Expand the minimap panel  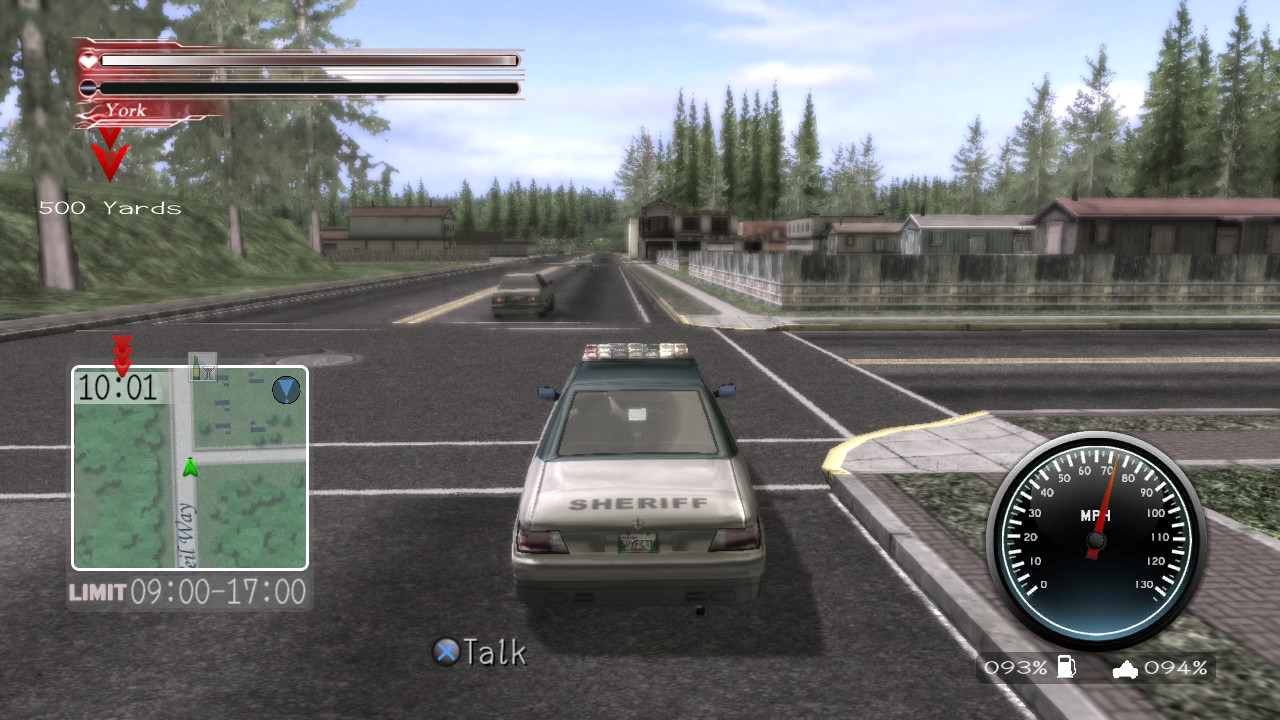(188, 470)
